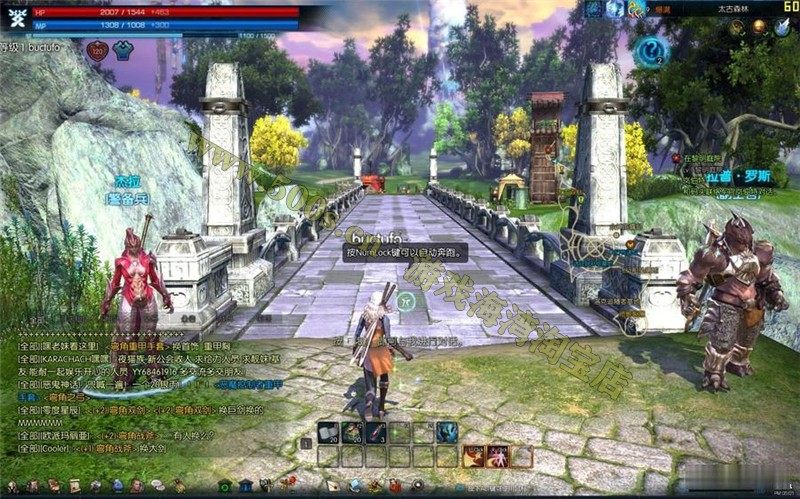Select the bandage item slot in hotbar

[328, 432]
